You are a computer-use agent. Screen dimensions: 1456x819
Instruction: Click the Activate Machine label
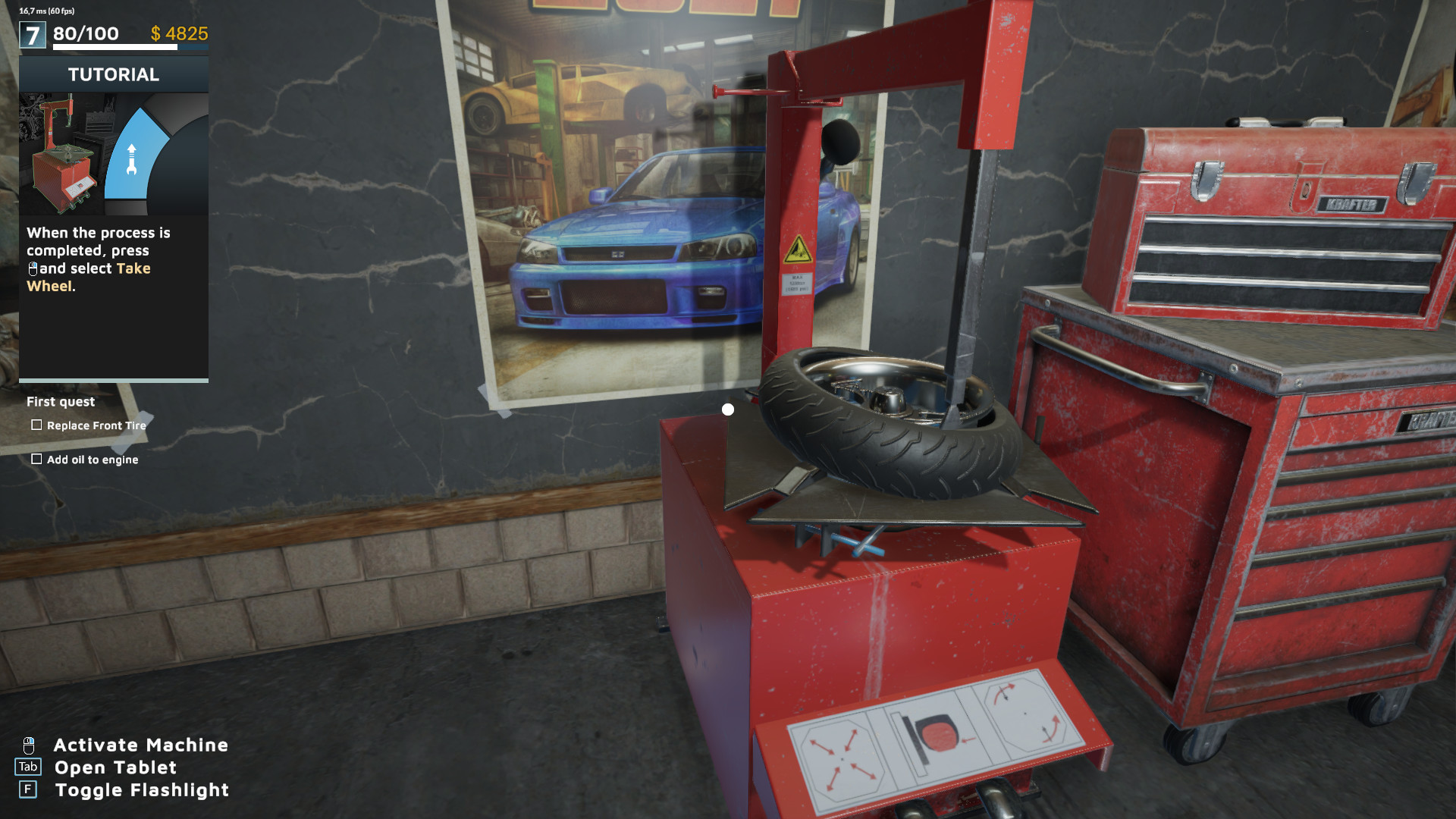[x=140, y=745]
